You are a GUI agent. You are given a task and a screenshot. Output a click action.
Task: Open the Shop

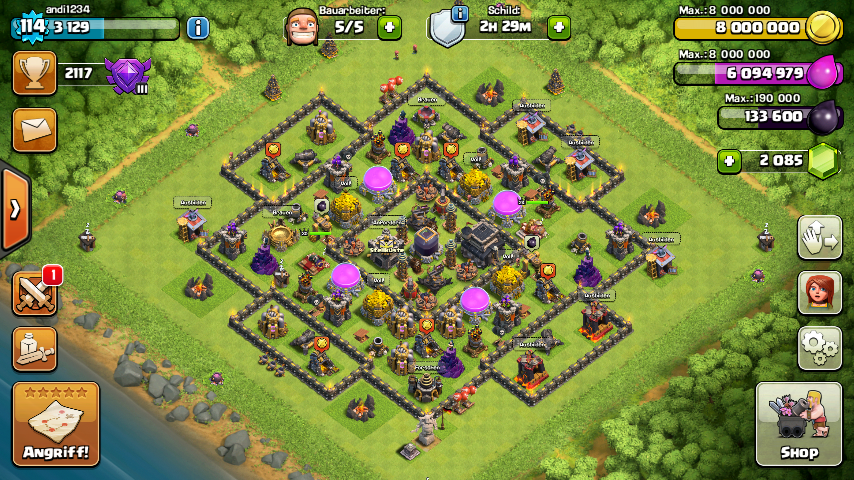(798, 424)
